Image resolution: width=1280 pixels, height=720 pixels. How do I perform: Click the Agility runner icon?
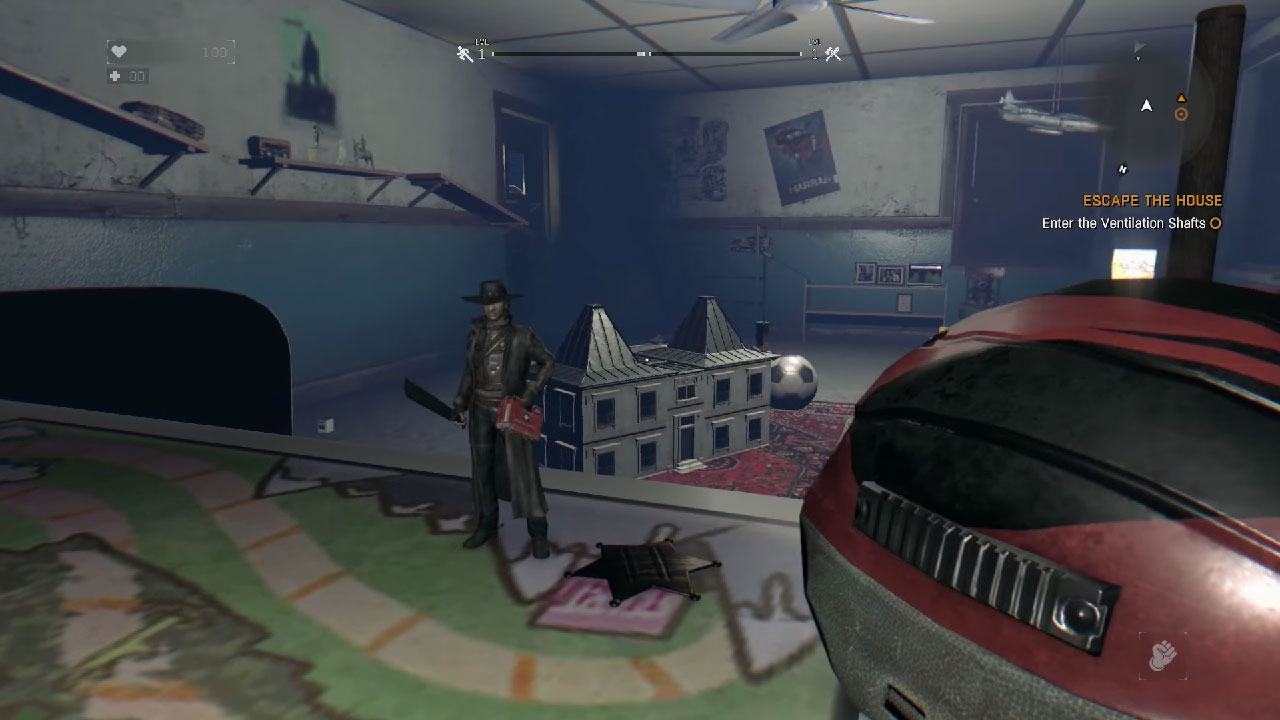(x=461, y=56)
